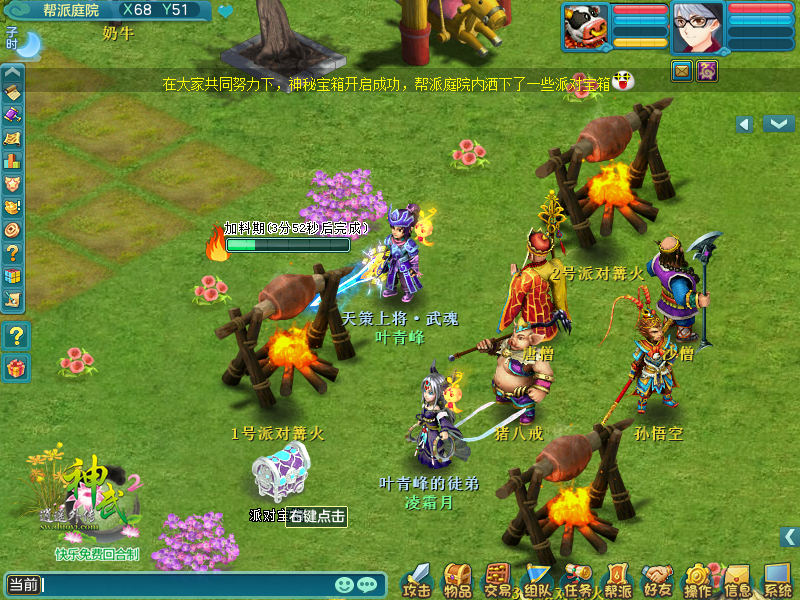This screenshot has height=600, width=800.
Task: Open the 帮派 (Guild) menu
Action: tap(618, 579)
